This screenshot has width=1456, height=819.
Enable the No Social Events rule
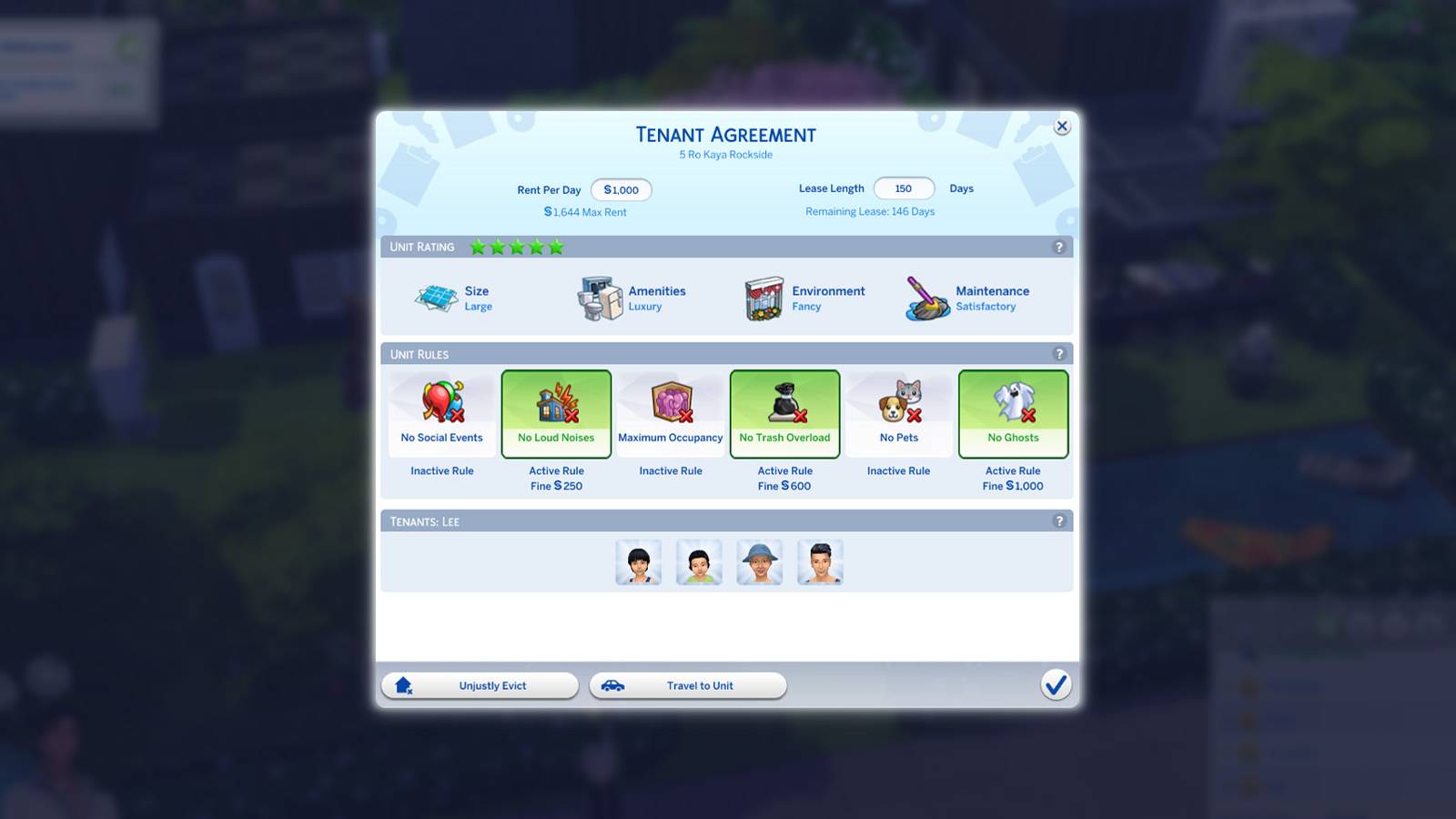tap(441, 413)
